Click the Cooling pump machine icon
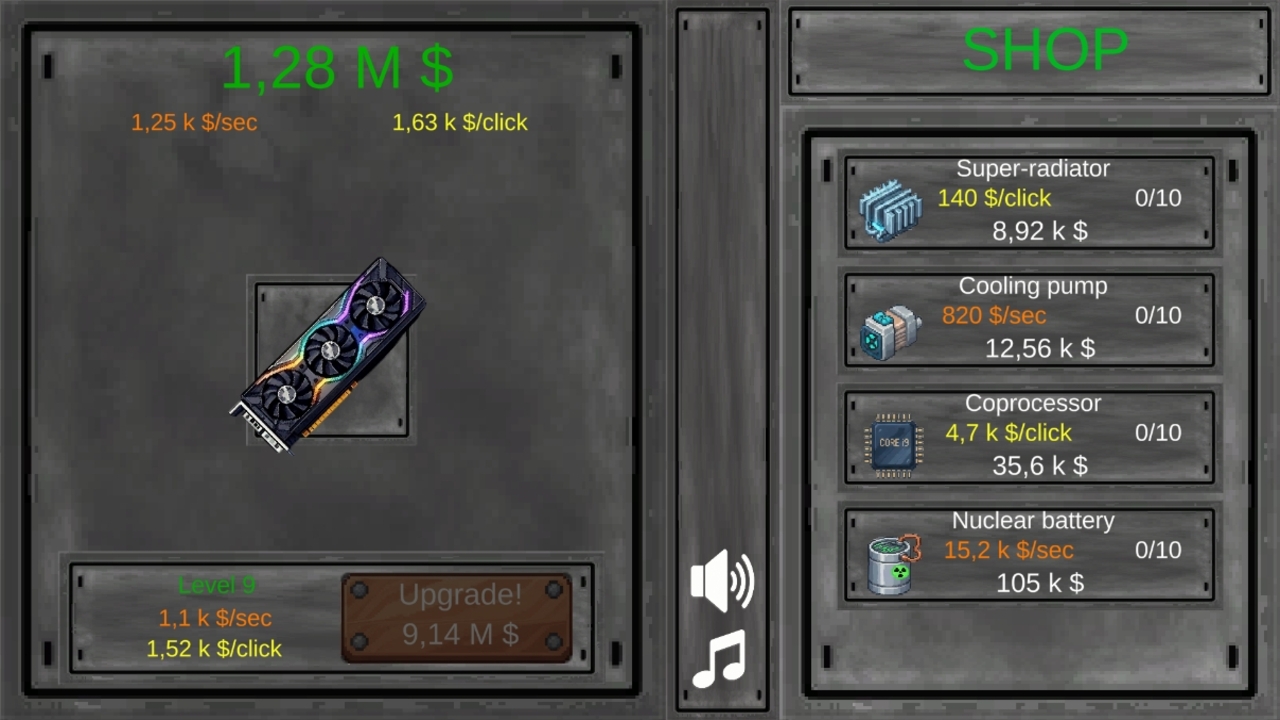The image size is (1280, 720). pyautogui.click(x=890, y=330)
